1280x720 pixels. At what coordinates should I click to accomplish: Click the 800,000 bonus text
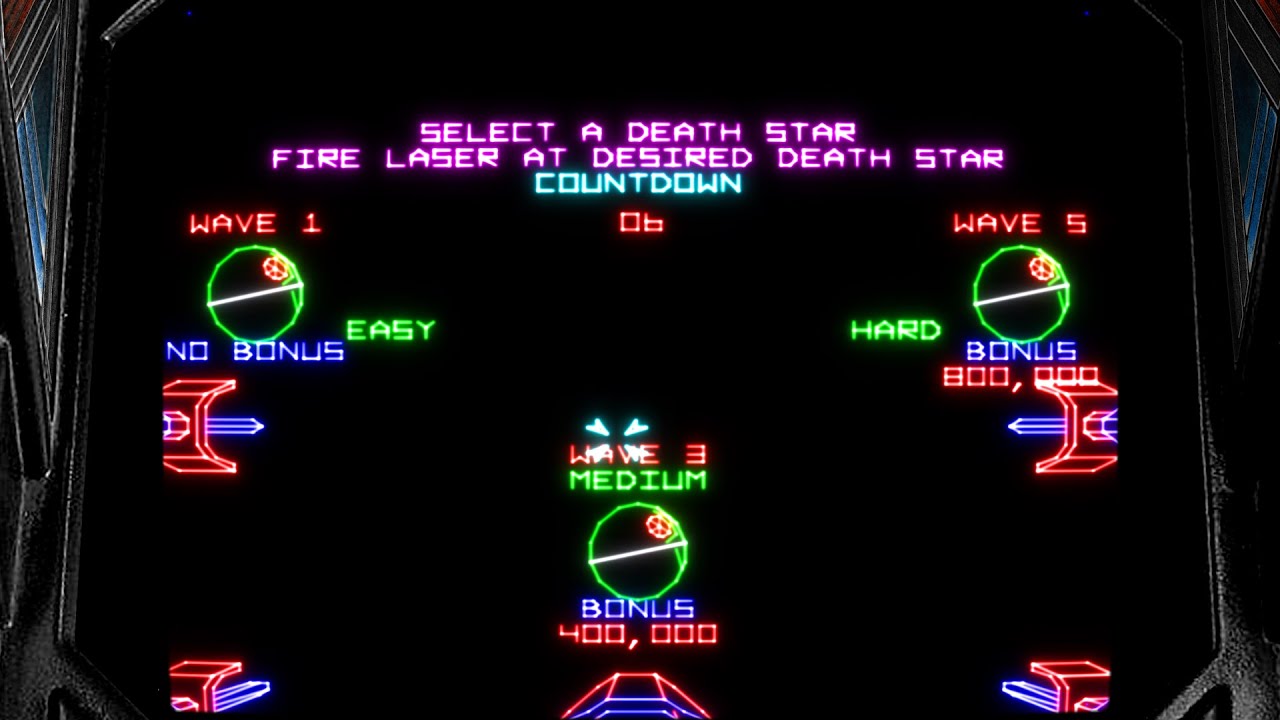pyautogui.click(x=1023, y=378)
